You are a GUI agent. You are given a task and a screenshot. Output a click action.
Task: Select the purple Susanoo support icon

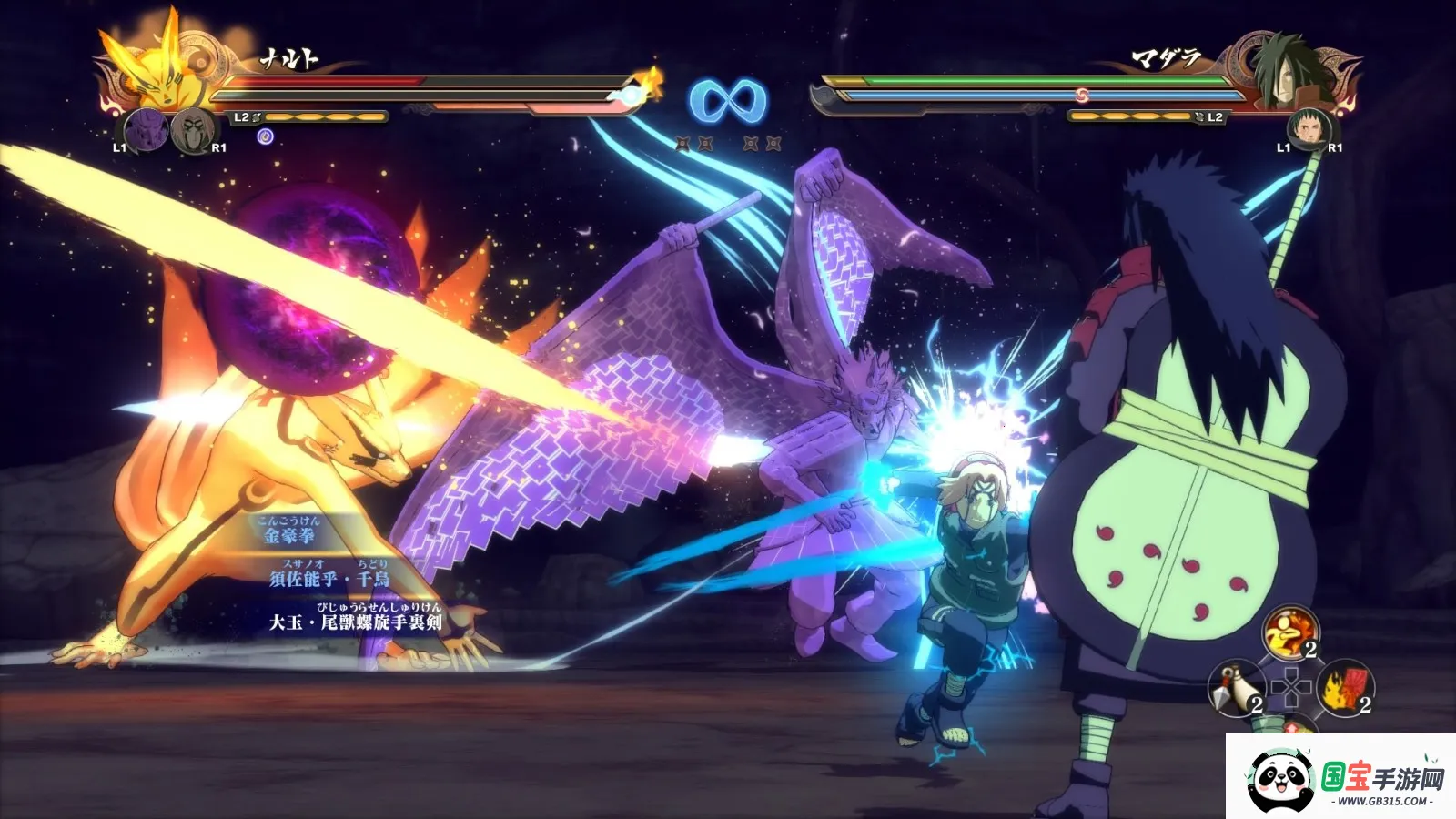click(146, 129)
